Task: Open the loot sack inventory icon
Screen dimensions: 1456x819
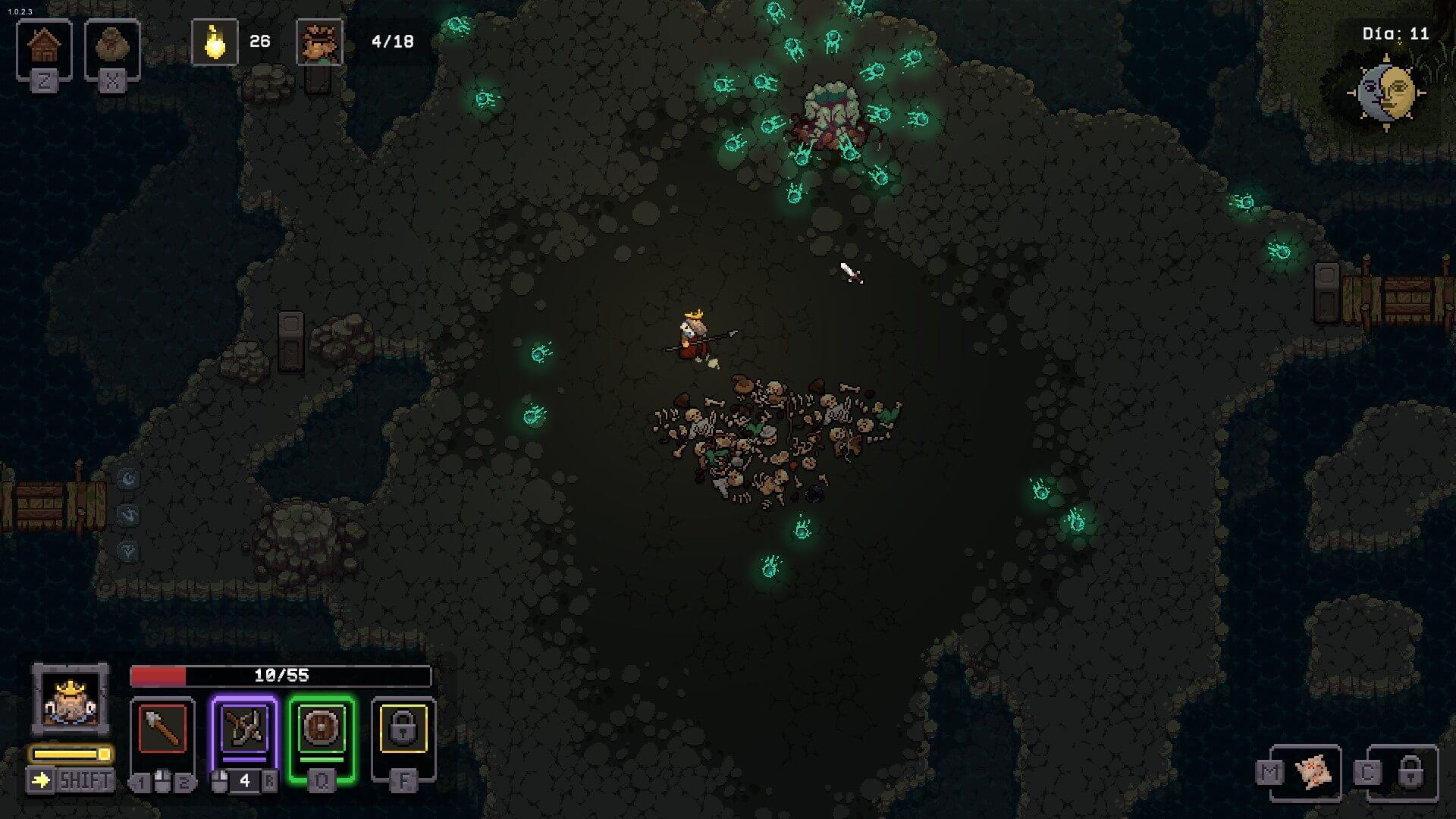Action: (112, 47)
